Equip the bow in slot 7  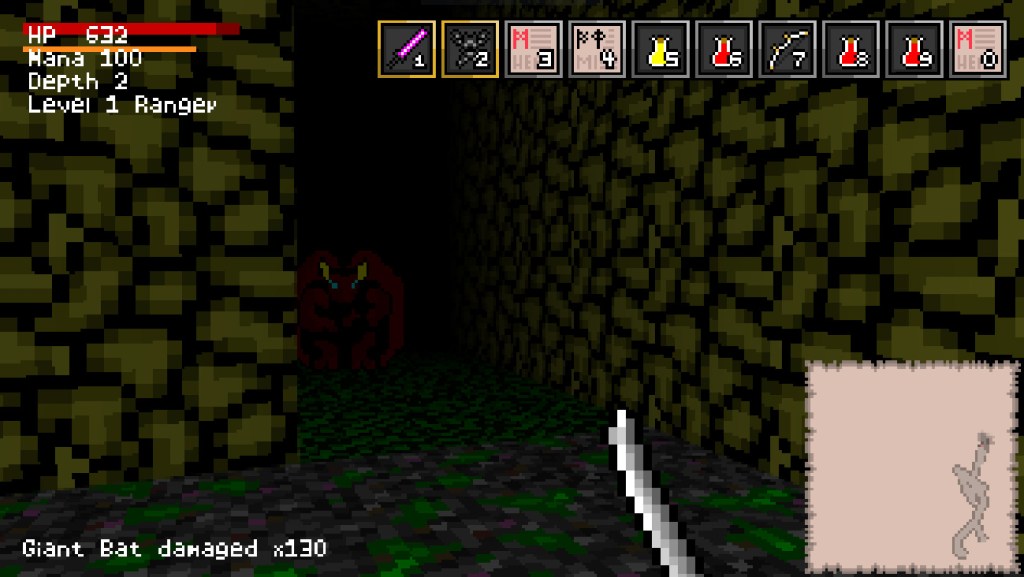click(x=787, y=49)
